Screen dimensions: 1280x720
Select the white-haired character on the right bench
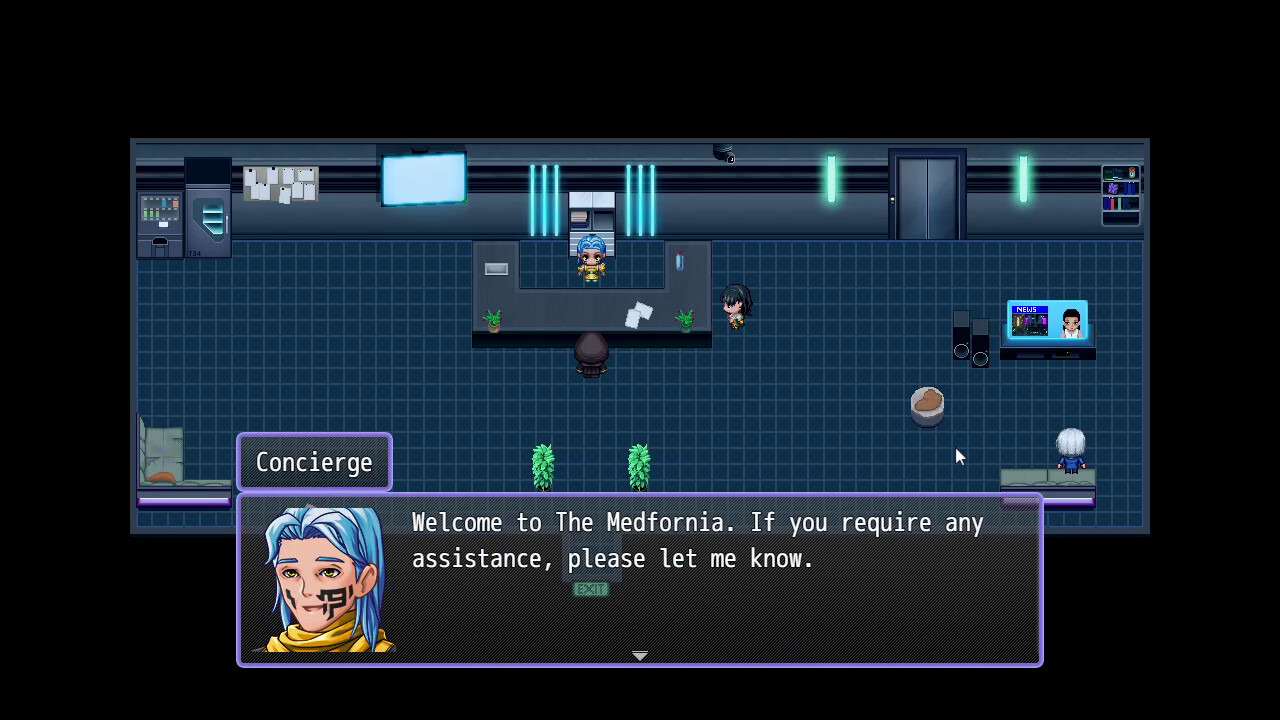pyautogui.click(x=1071, y=451)
